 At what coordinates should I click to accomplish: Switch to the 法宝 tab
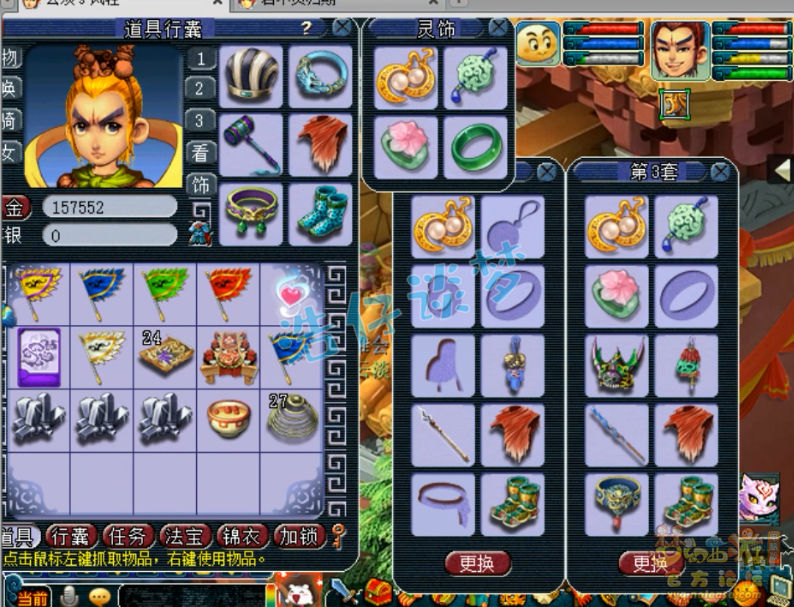184,536
